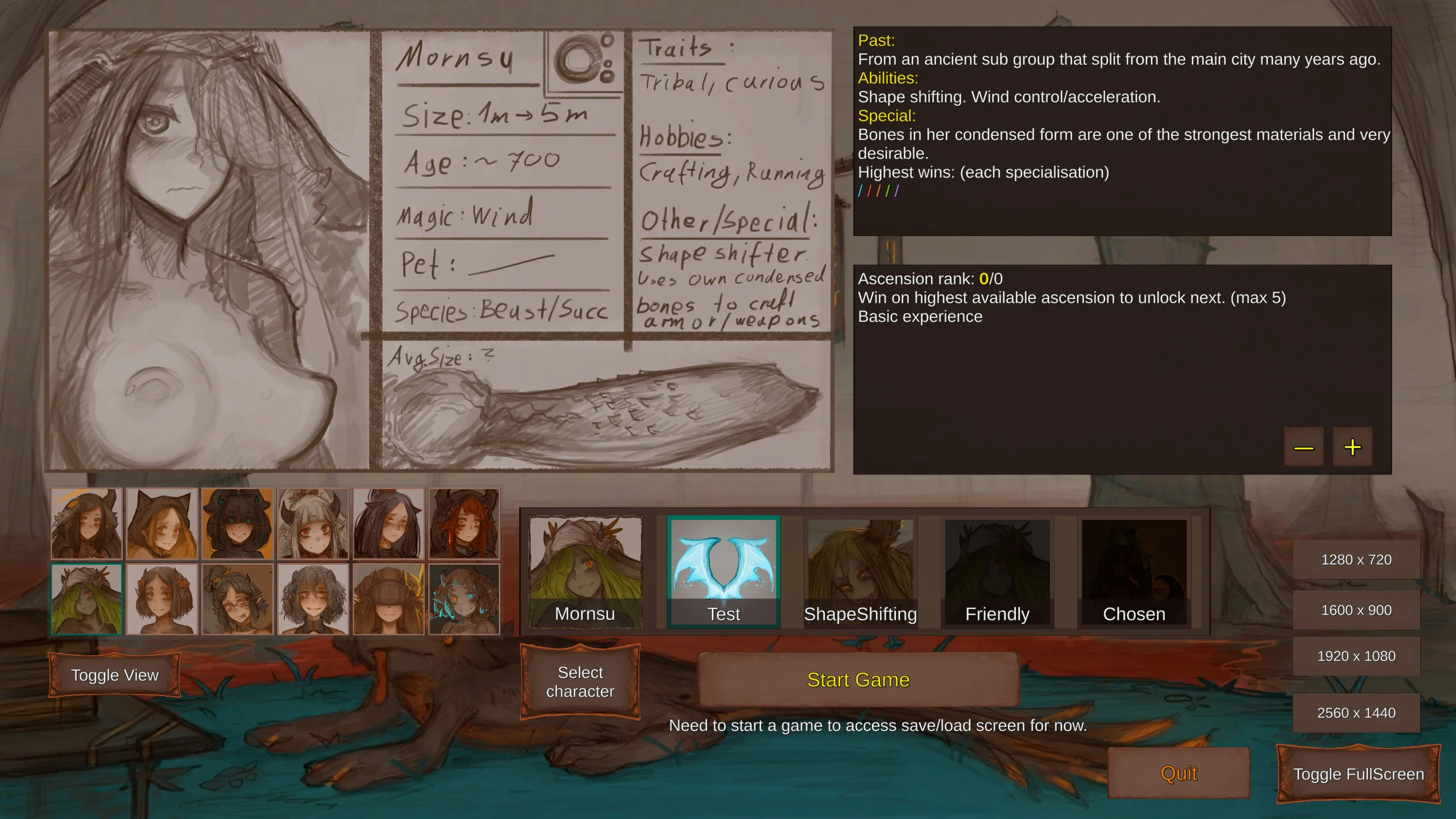Set resolution to 1280 x 720
This screenshot has height=819, width=1456.
1356,560
